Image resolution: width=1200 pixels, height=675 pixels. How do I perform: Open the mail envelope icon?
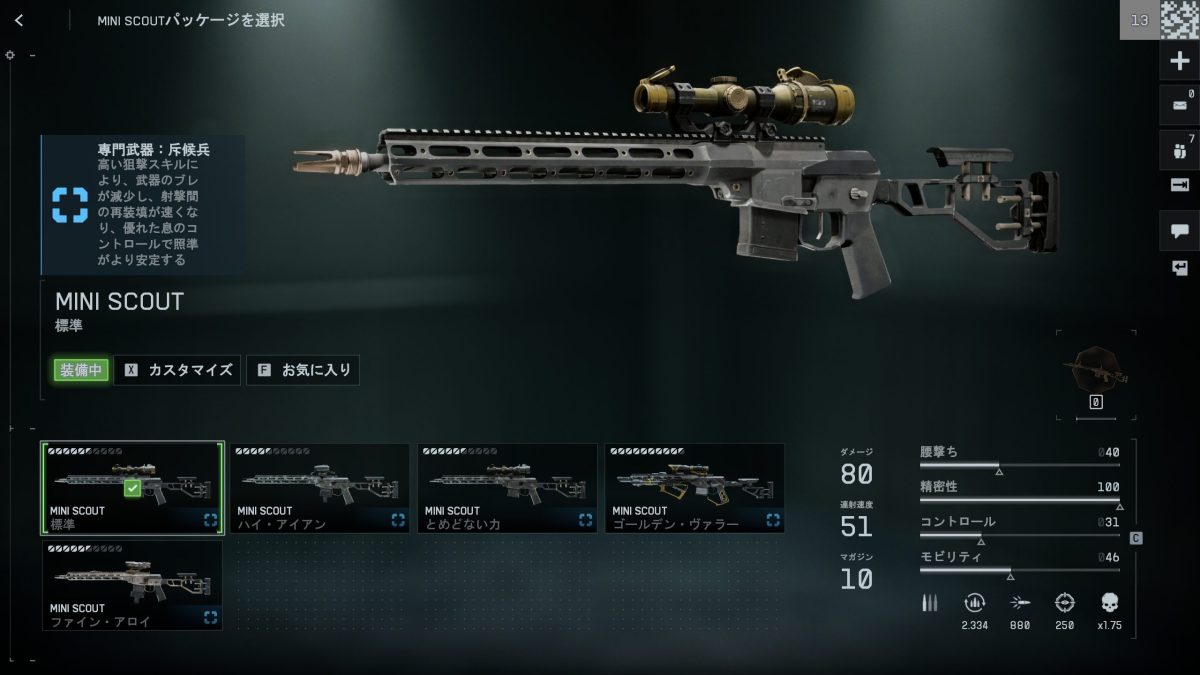[1179, 105]
